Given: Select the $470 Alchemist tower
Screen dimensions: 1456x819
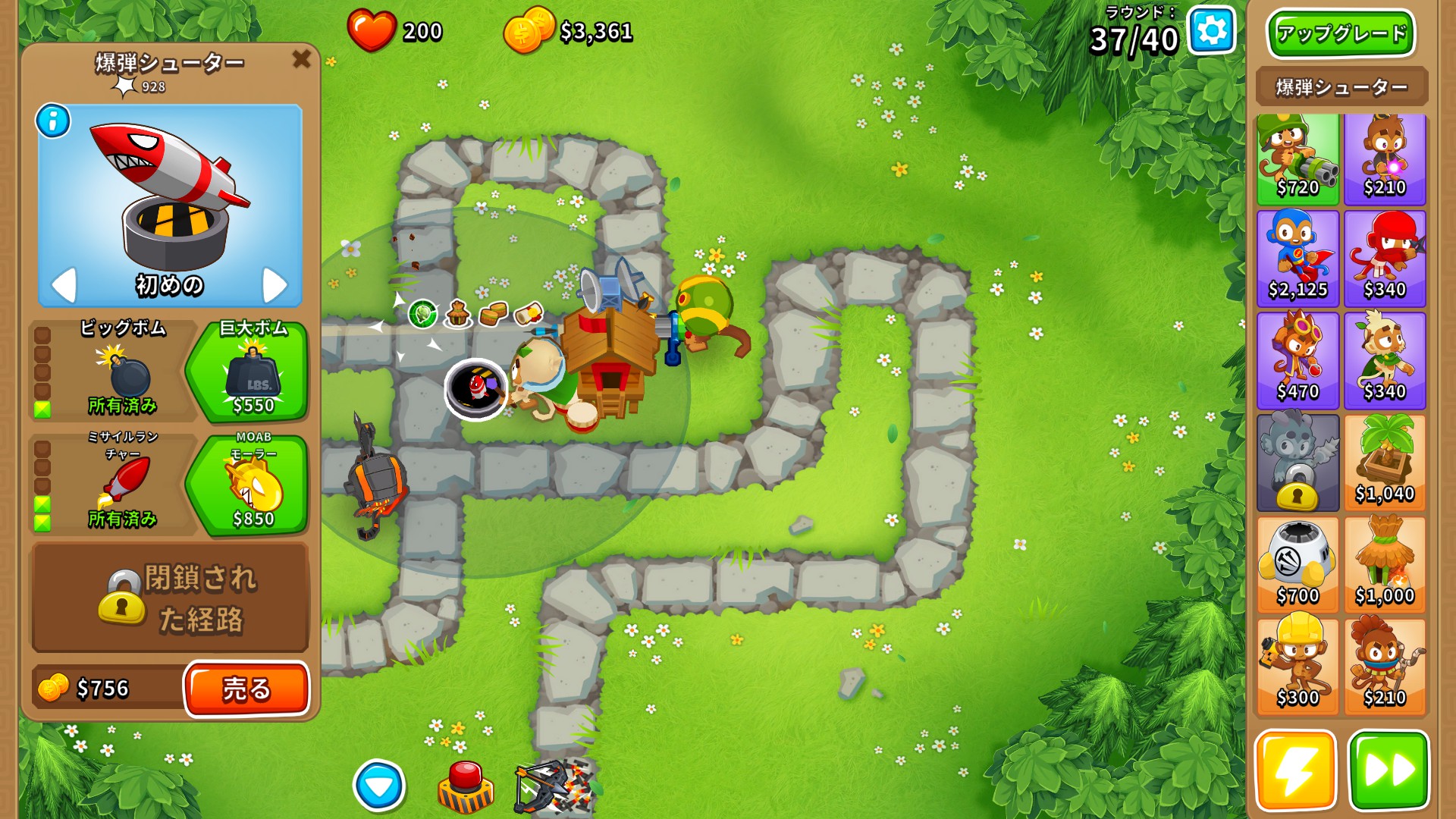Looking at the screenshot, I should (1298, 361).
